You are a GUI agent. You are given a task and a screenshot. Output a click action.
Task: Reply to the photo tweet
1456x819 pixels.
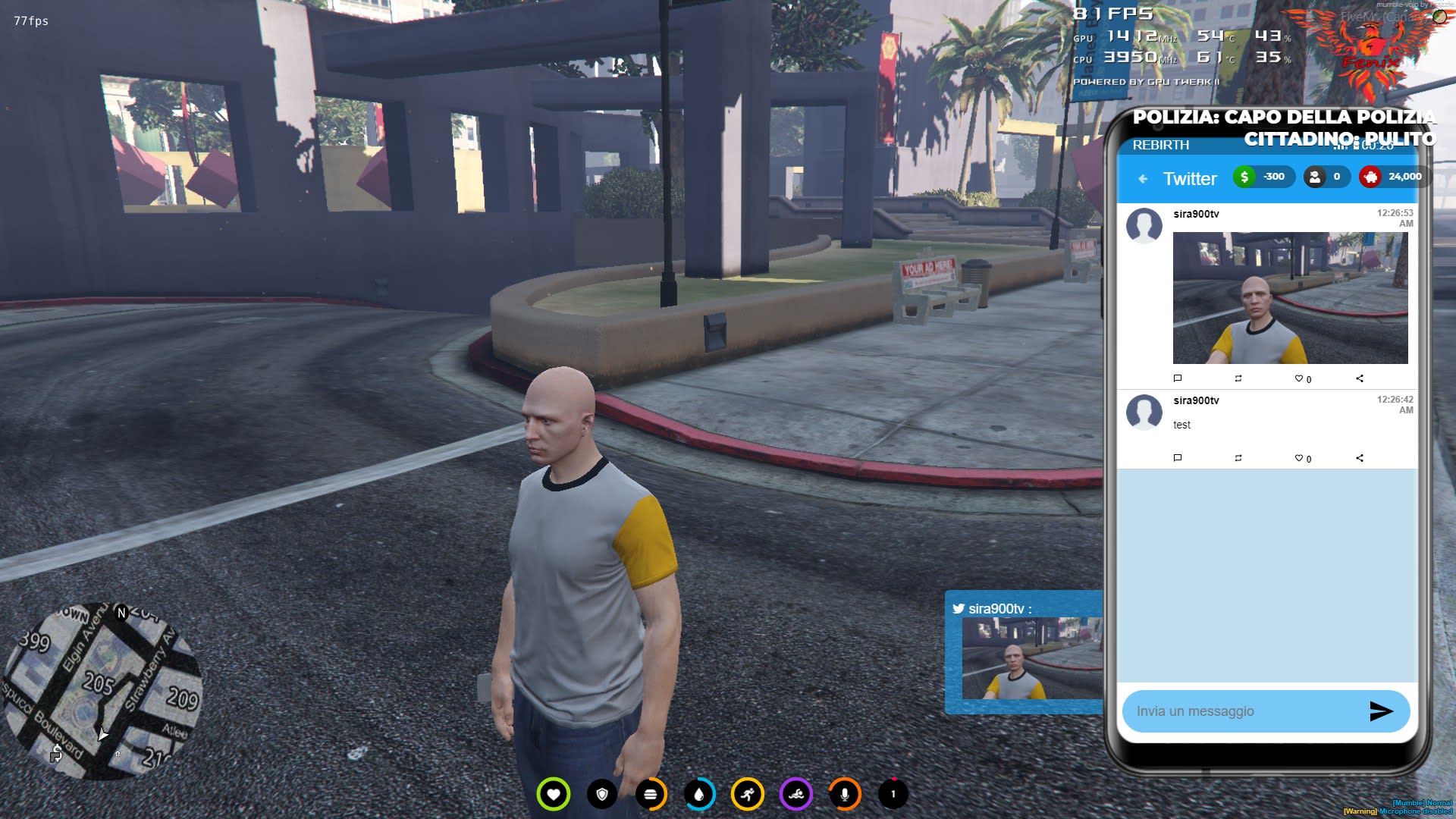[1178, 378]
